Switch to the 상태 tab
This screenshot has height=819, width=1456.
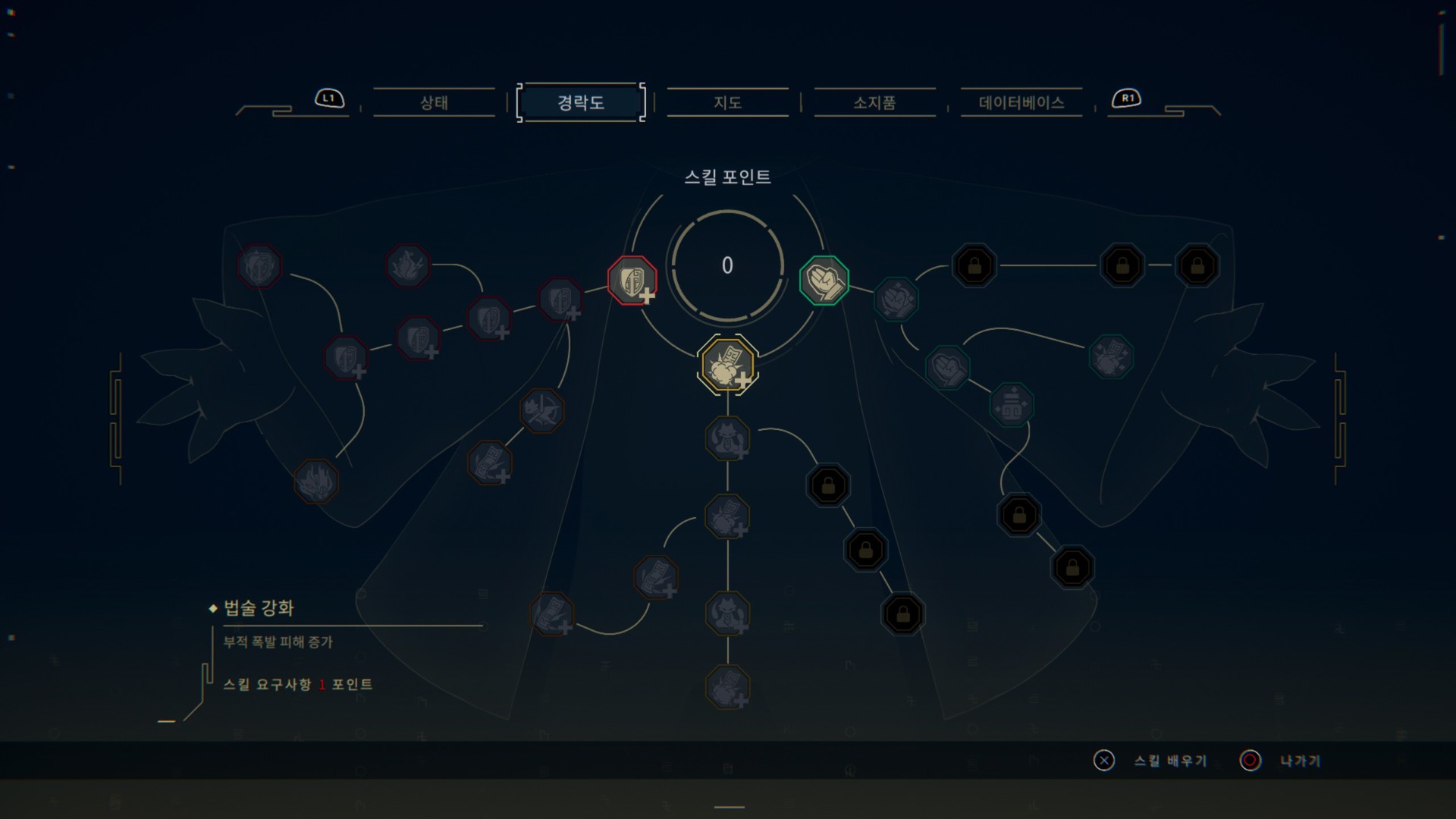[433, 103]
